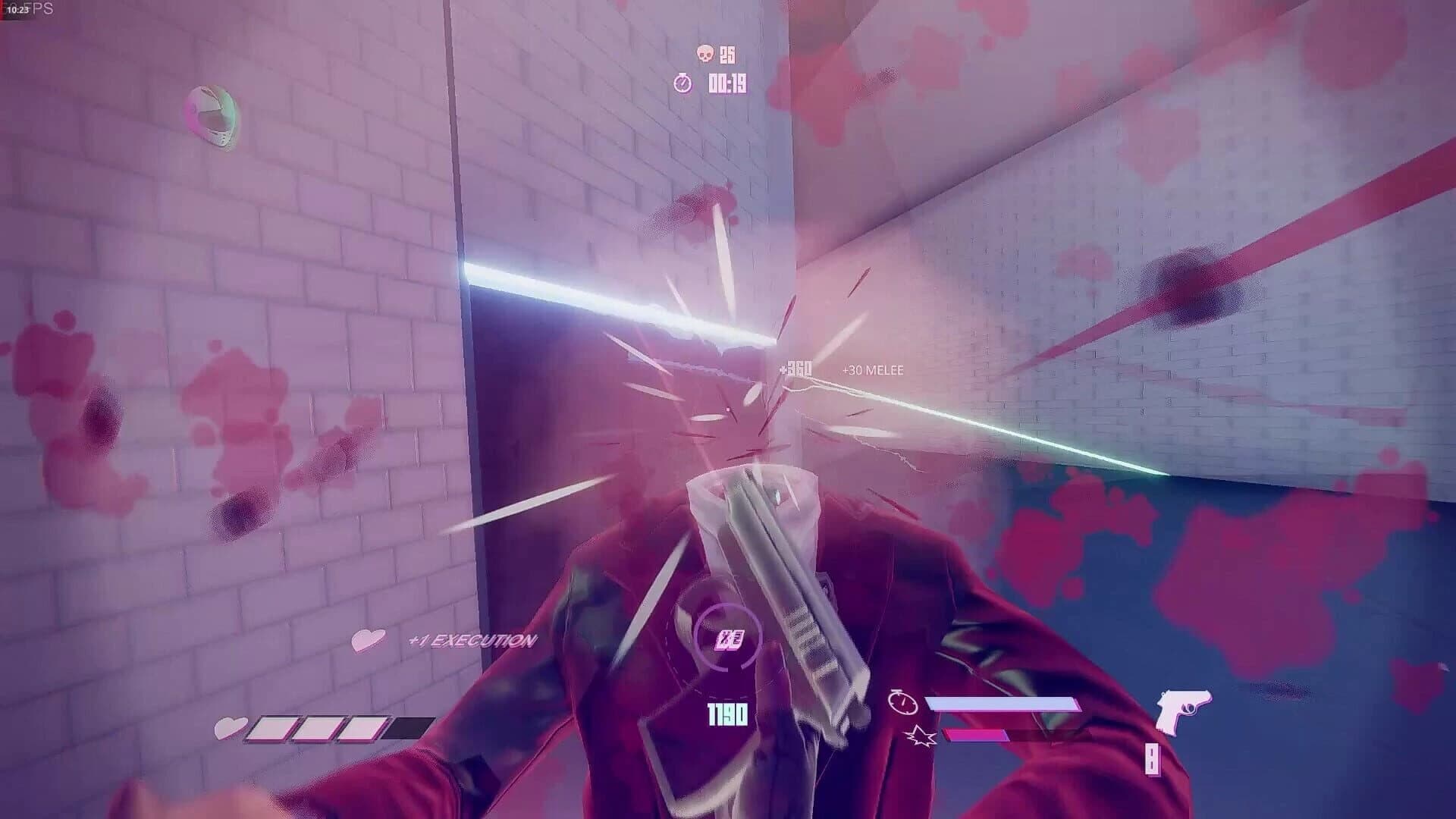Viewport: 1456px width, 819px height.
Task: Click the heart icon beside the health segments
Action: point(229,729)
